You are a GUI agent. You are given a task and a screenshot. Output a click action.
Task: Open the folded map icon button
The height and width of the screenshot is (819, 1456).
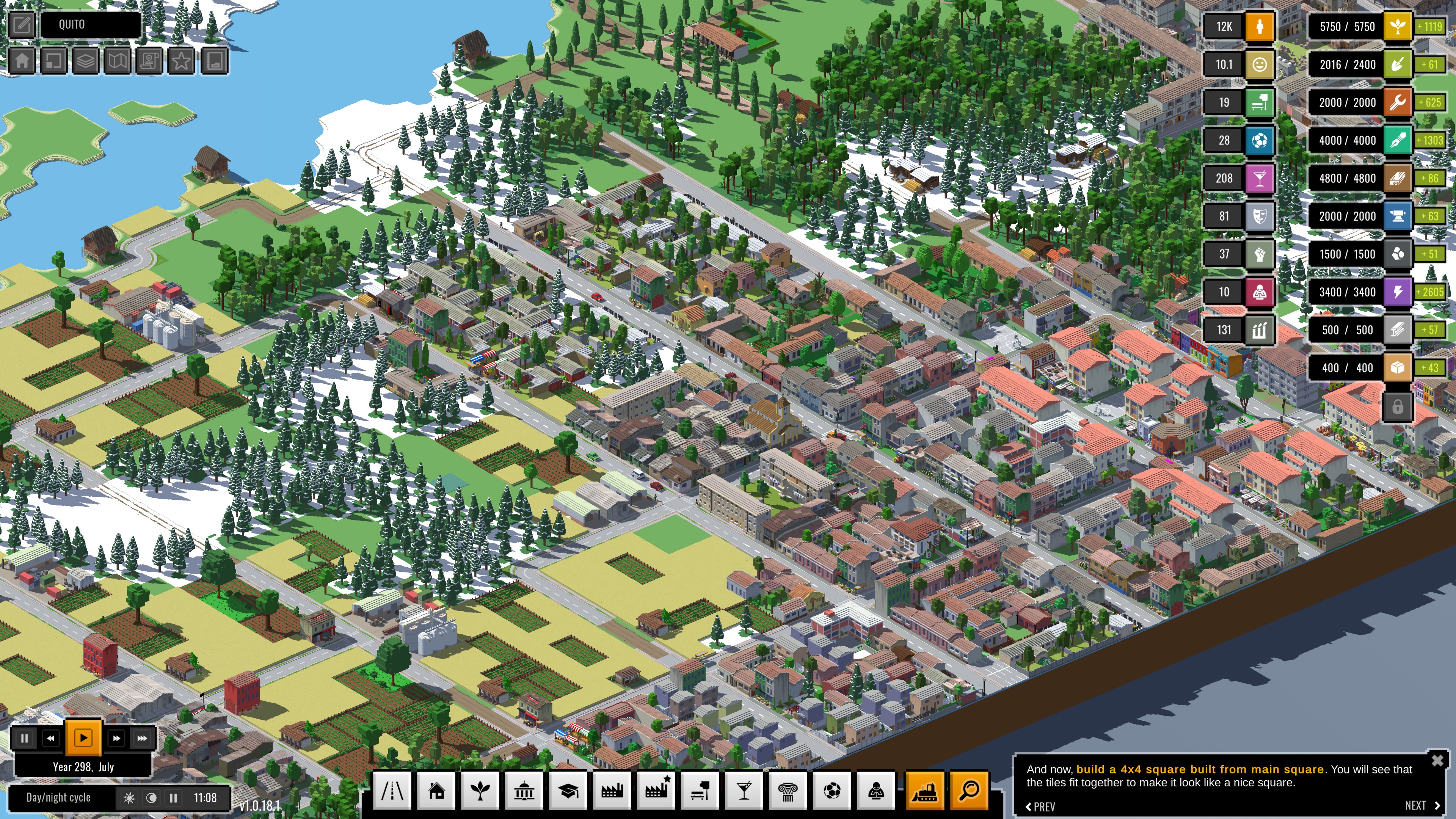(118, 61)
